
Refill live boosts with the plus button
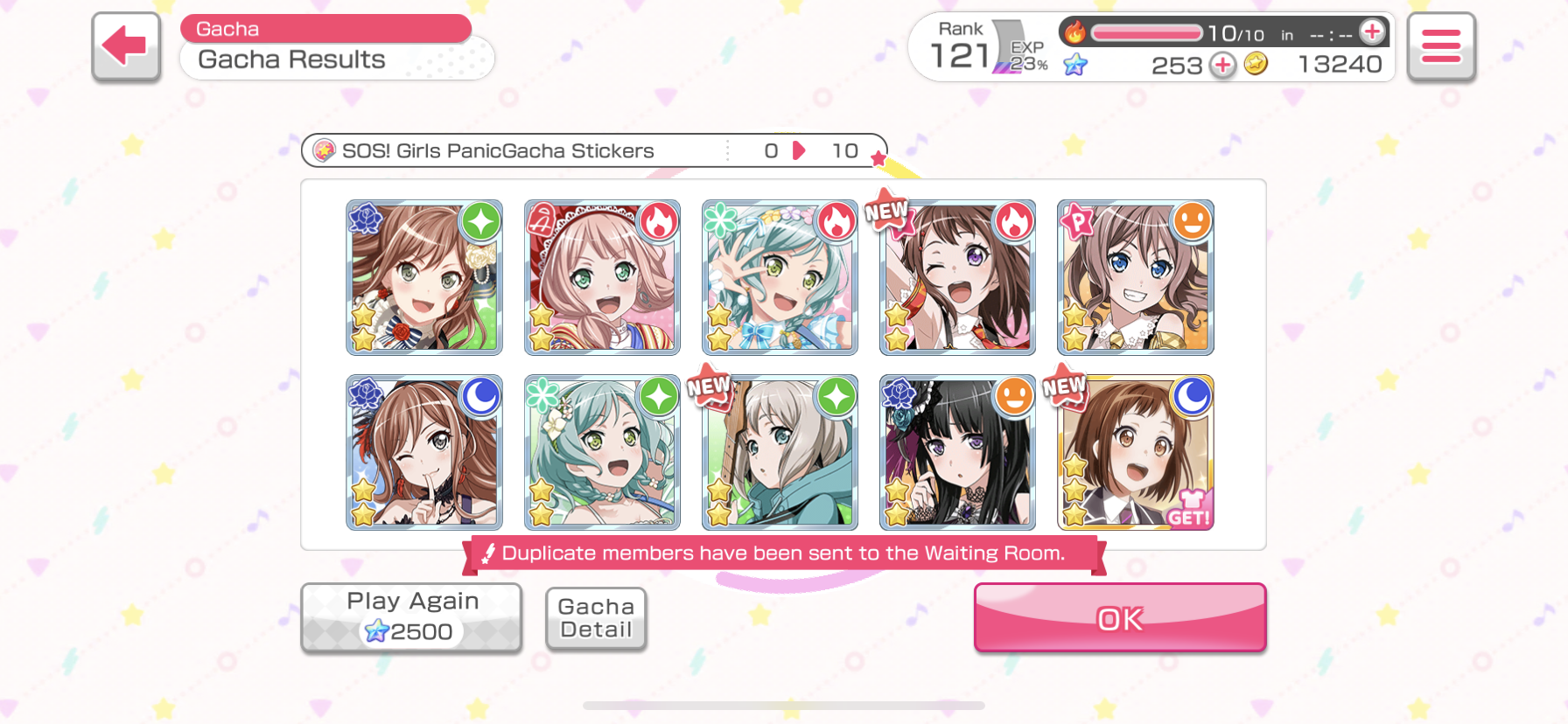(1372, 32)
